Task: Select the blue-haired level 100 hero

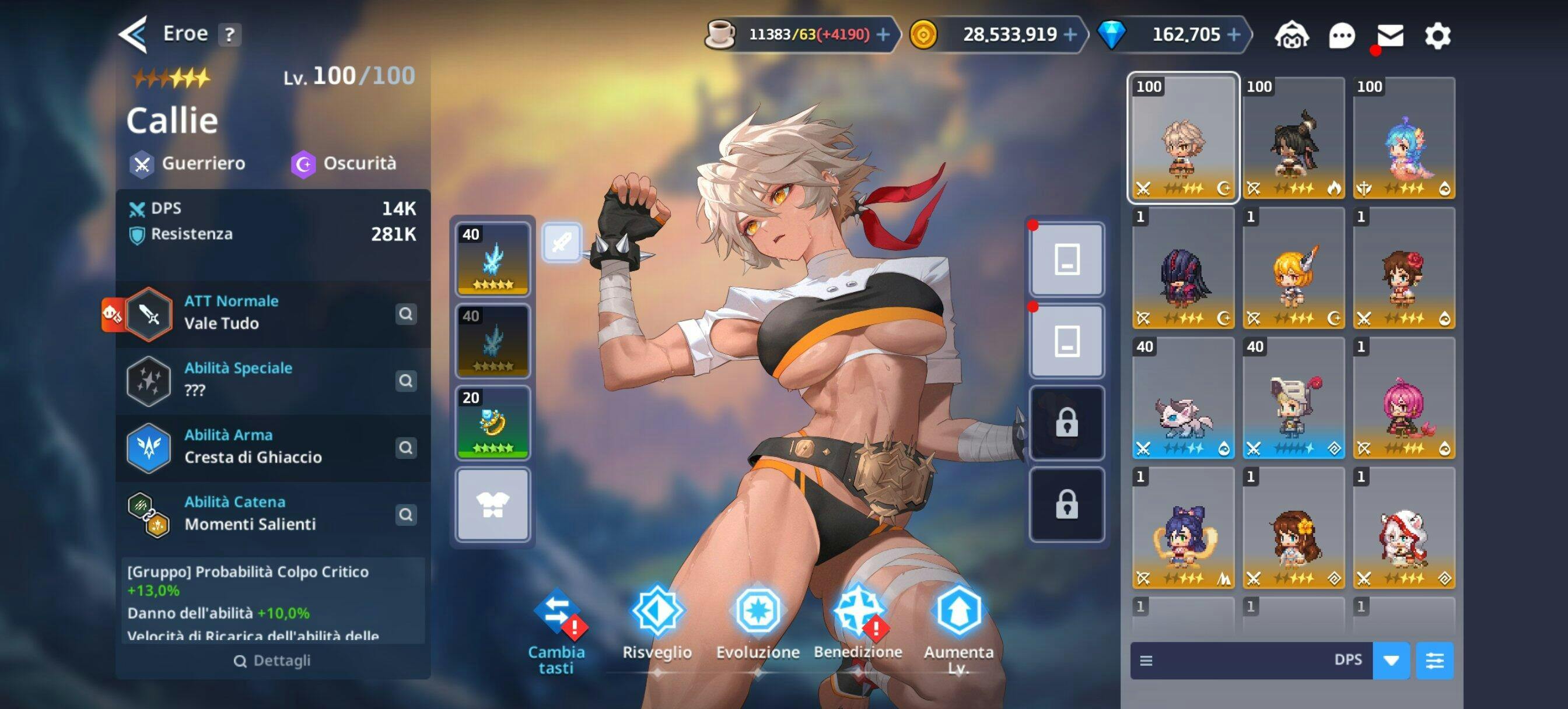Action: tap(1403, 138)
